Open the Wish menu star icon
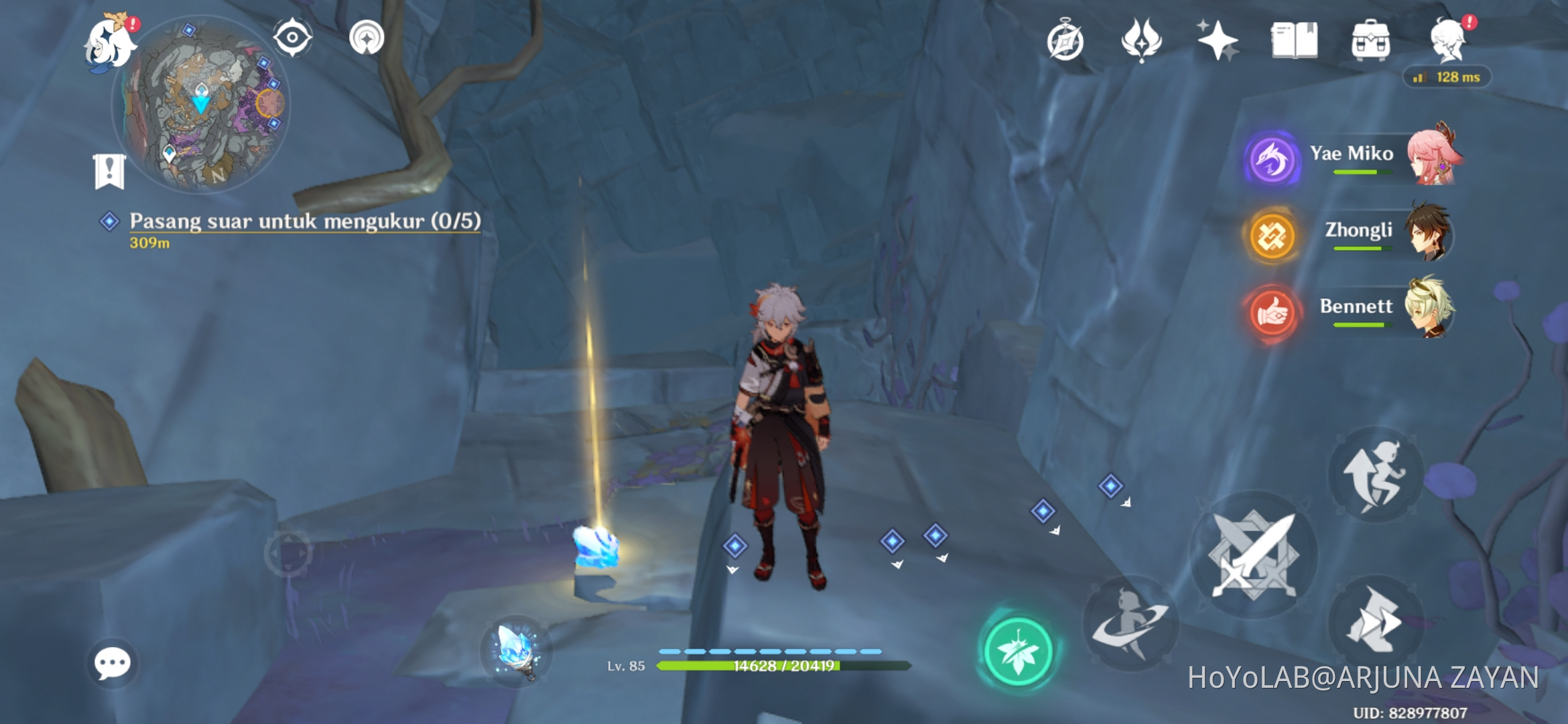This screenshot has height=724, width=1568. 1218,40
